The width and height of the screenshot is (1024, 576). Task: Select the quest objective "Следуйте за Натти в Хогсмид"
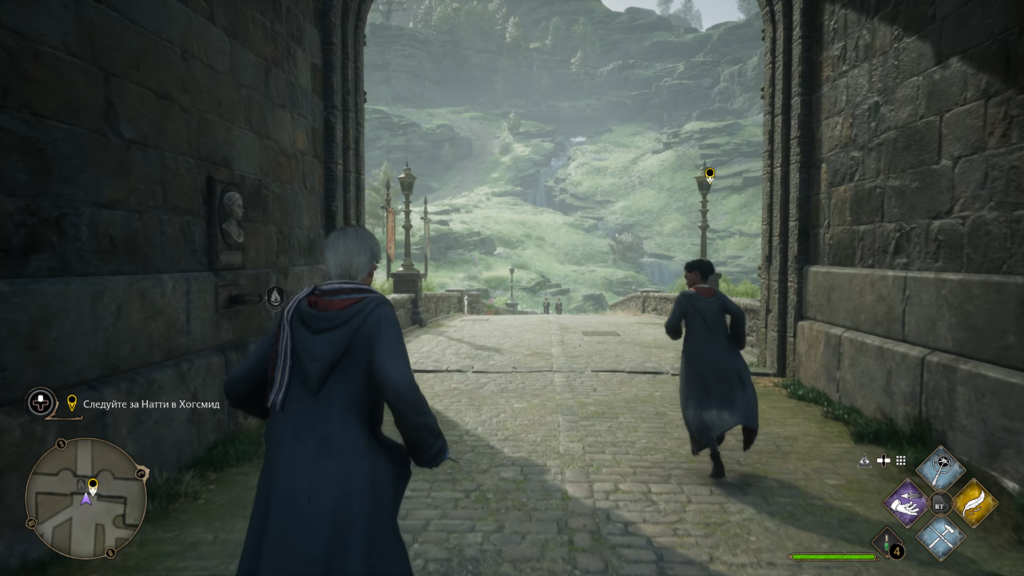(144, 404)
